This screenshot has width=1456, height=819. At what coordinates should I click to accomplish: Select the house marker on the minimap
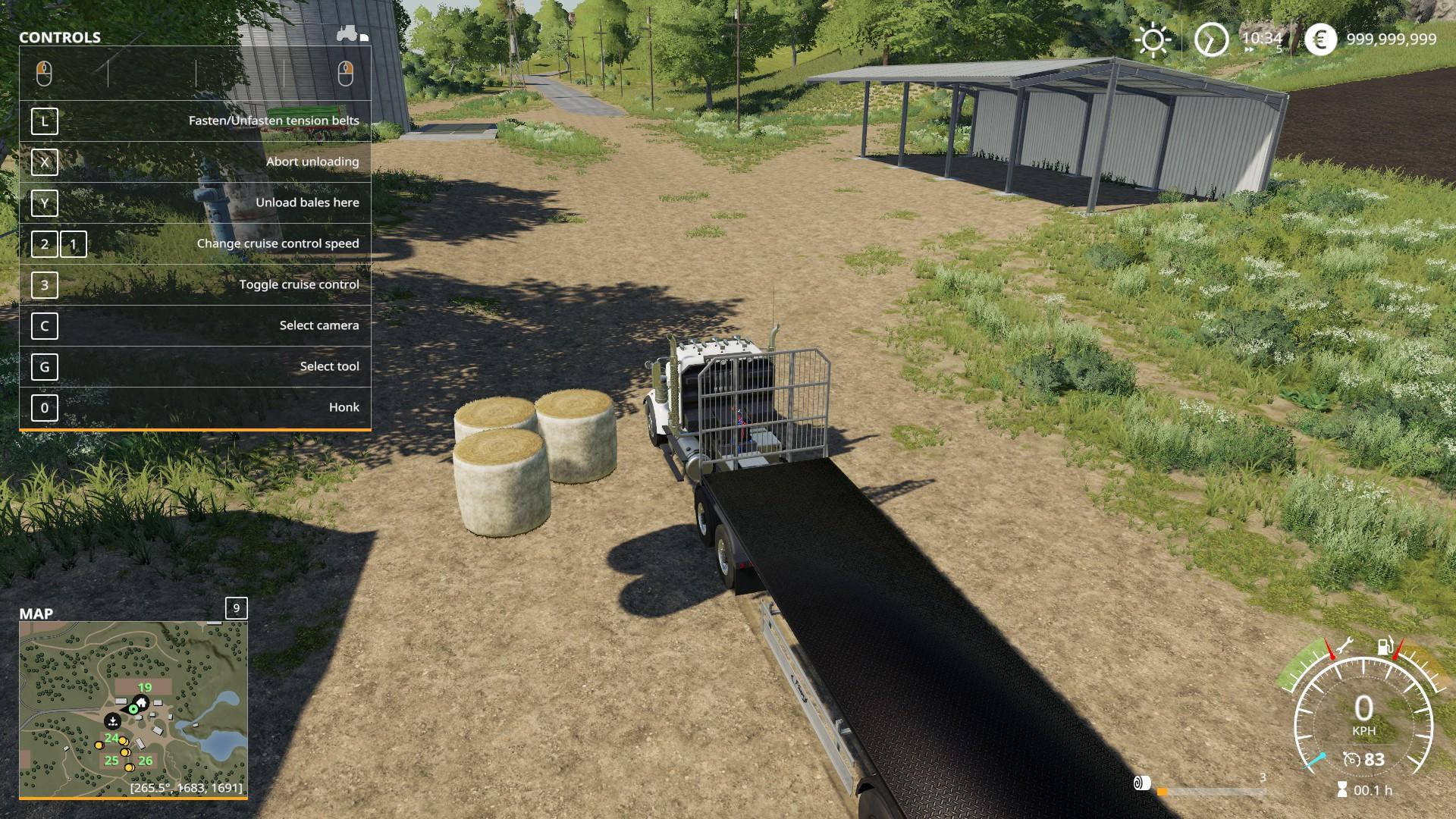pyautogui.click(x=141, y=702)
